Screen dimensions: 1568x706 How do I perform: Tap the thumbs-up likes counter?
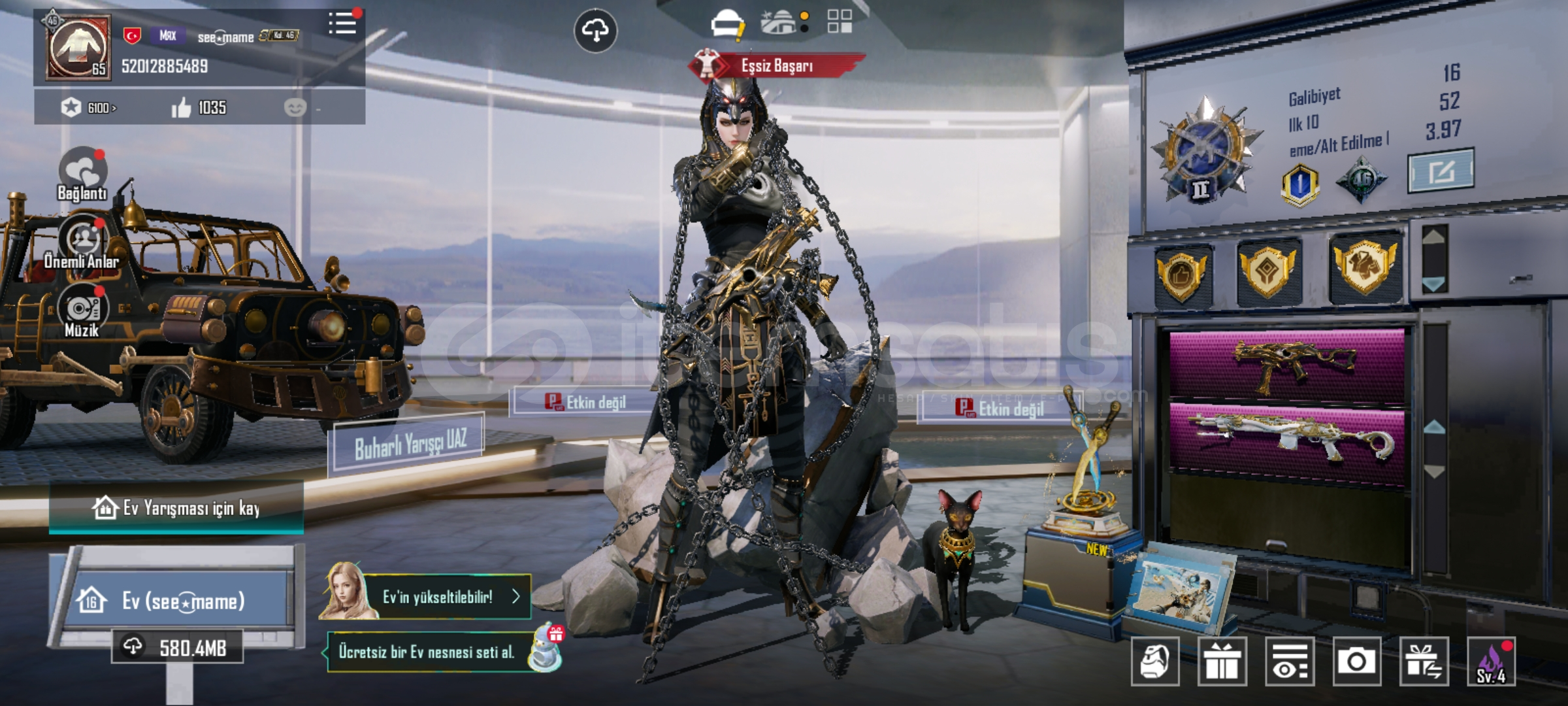click(199, 108)
